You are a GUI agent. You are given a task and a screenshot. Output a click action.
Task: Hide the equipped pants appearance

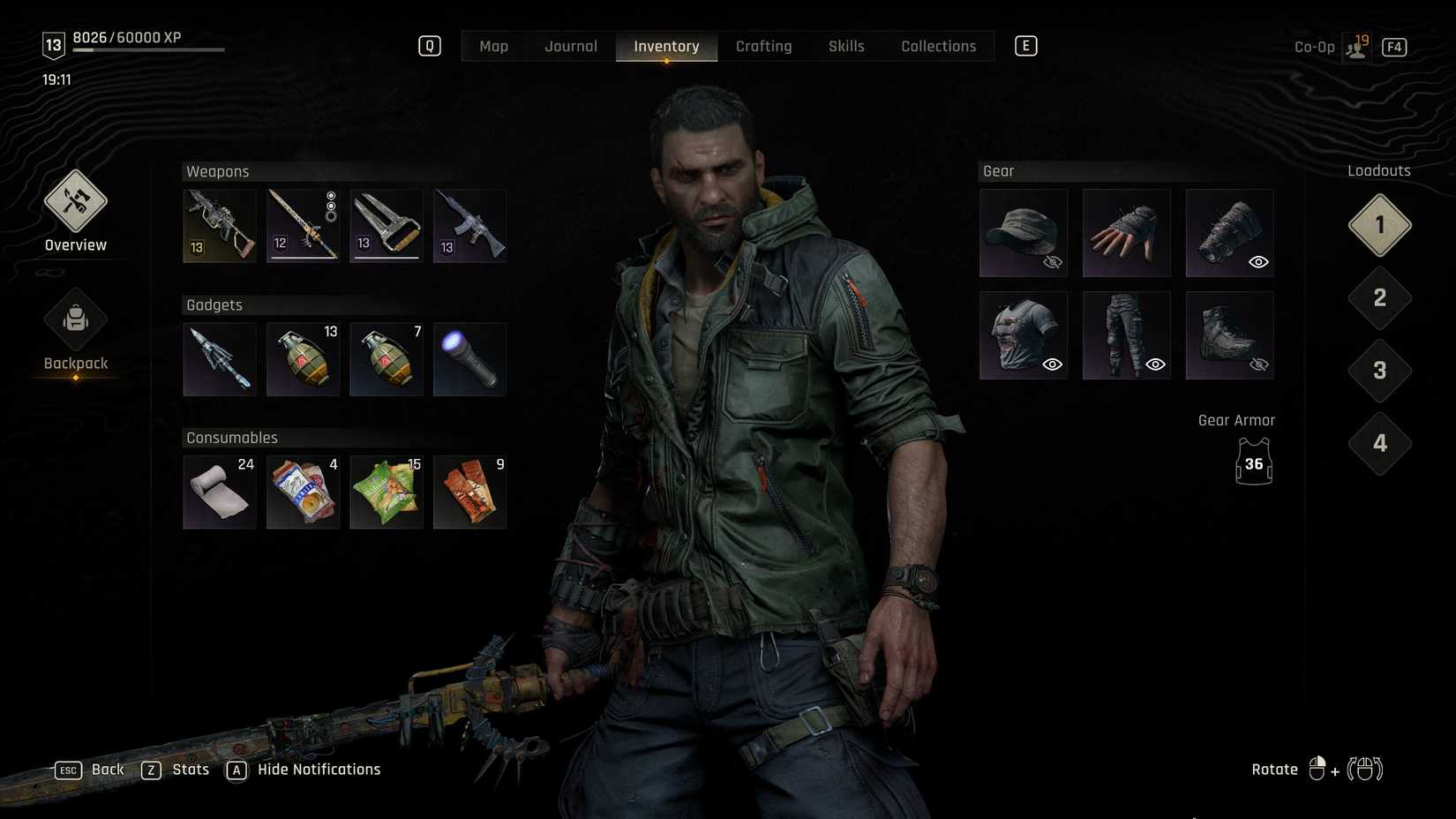[1156, 364]
